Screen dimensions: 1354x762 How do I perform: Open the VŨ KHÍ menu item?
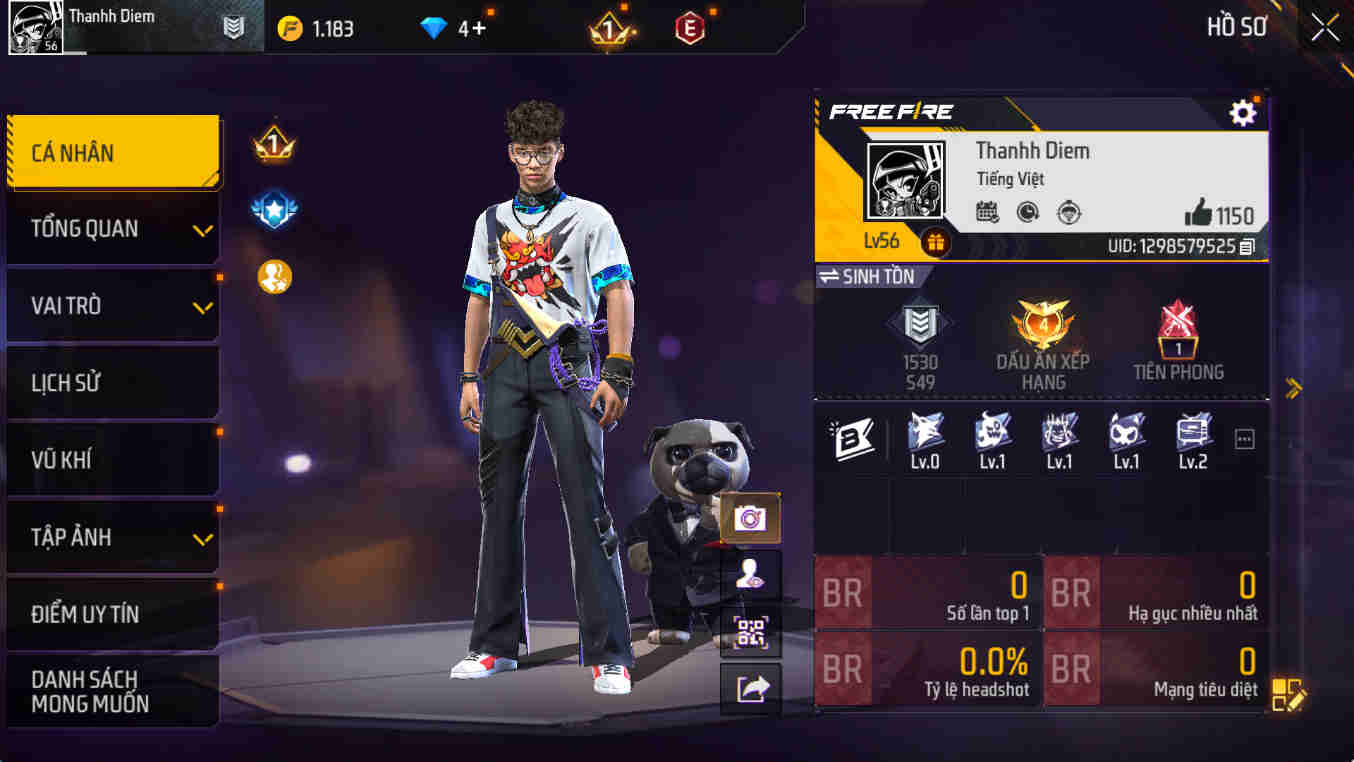coord(110,458)
